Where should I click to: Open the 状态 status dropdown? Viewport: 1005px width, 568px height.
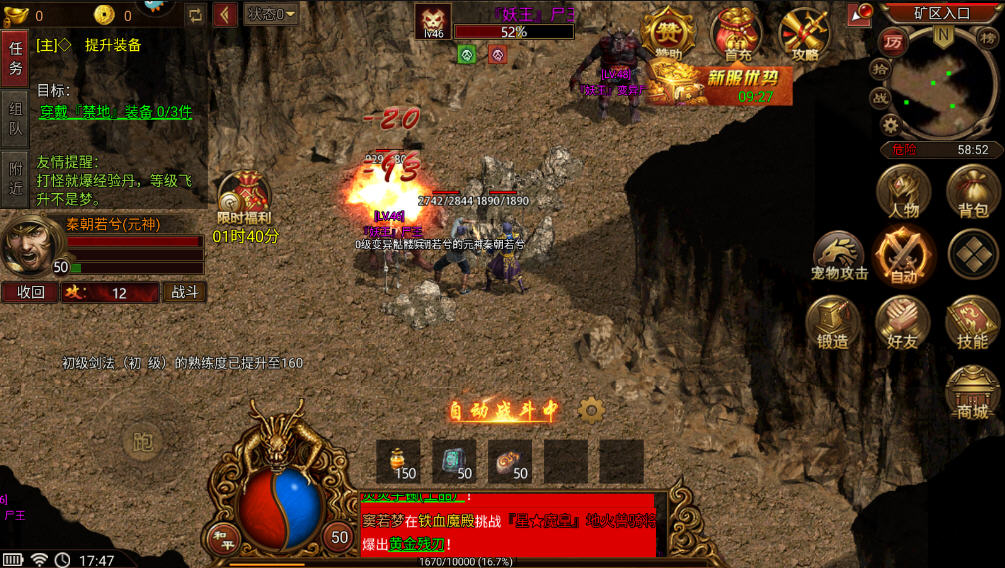coord(271,14)
